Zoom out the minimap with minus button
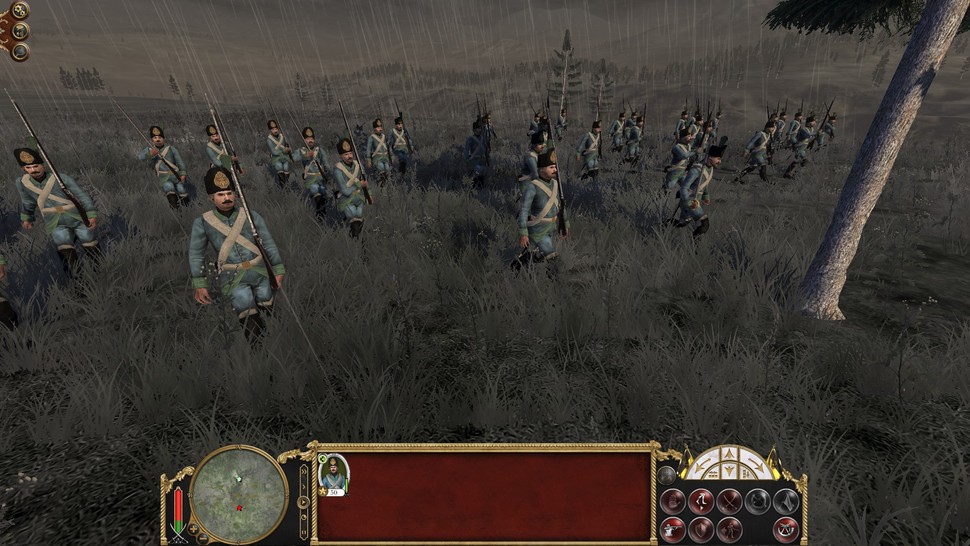This screenshot has width=970, height=546. coord(204,538)
